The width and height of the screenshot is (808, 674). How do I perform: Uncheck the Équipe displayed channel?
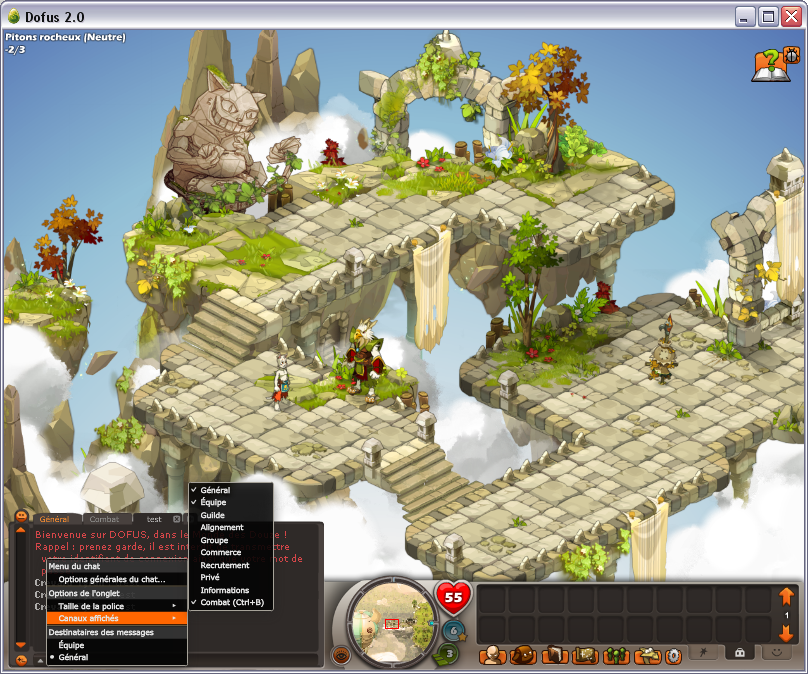[214, 503]
